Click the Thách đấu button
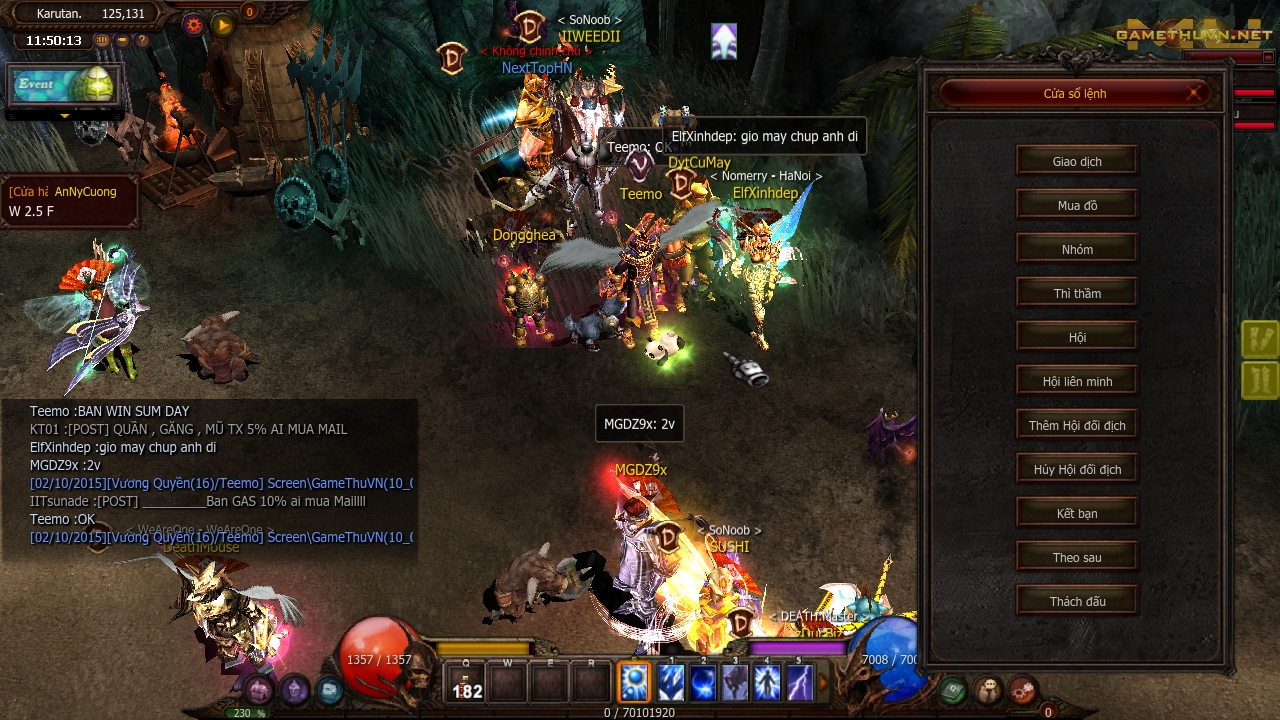The image size is (1280, 720). pyautogui.click(x=1076, y=600)
